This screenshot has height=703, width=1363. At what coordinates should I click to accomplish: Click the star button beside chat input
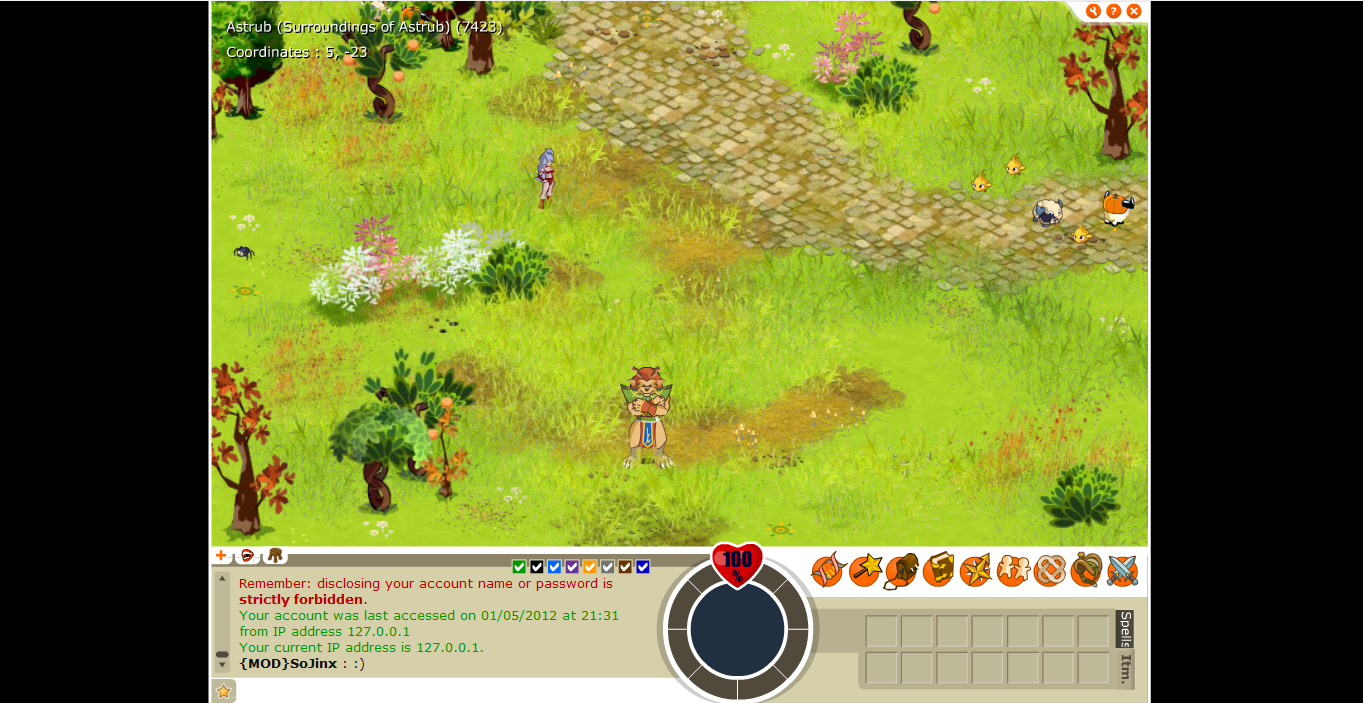pos(224,691)
